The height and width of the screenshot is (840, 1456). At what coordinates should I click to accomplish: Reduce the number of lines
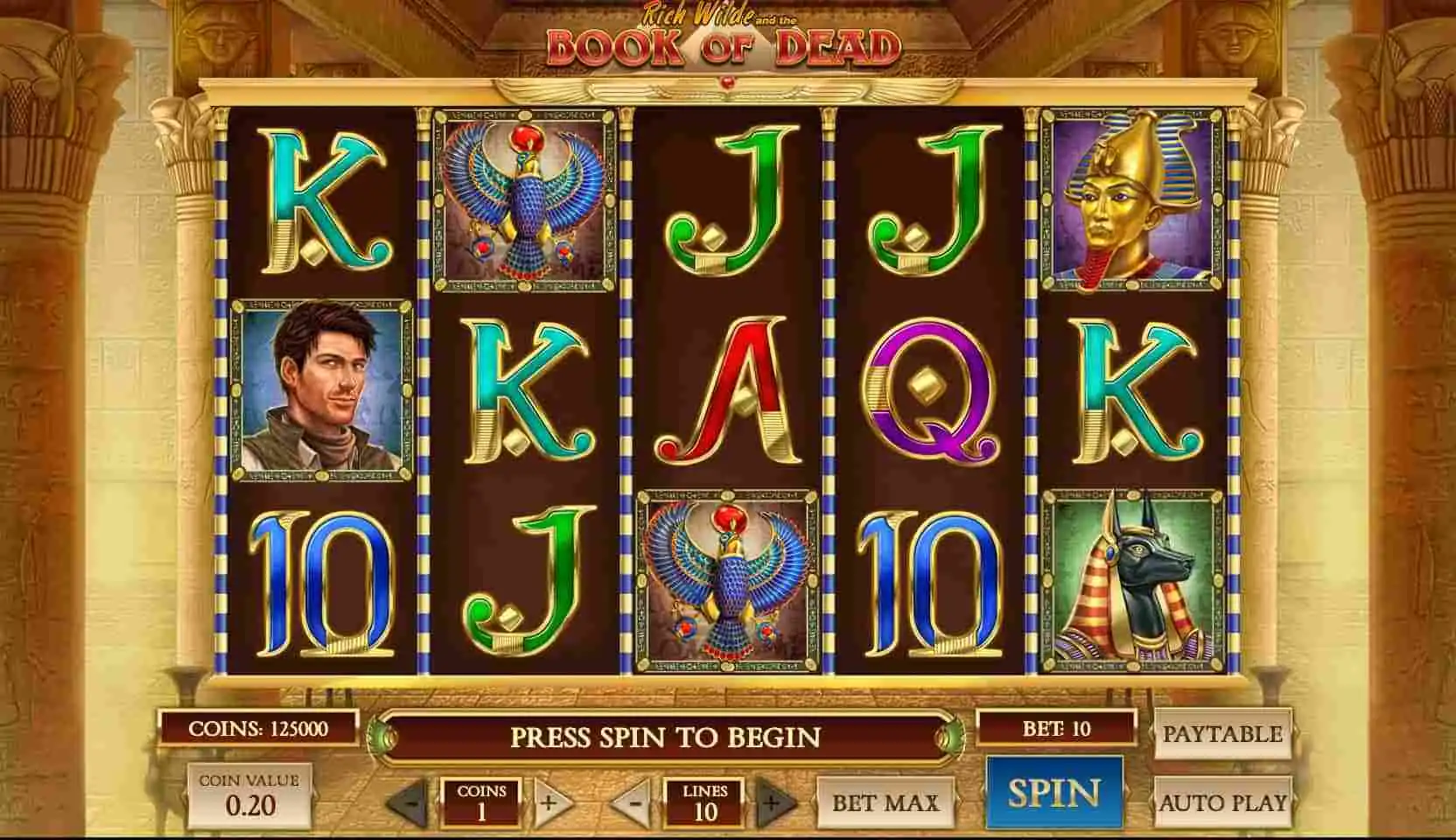click(635, 801)
